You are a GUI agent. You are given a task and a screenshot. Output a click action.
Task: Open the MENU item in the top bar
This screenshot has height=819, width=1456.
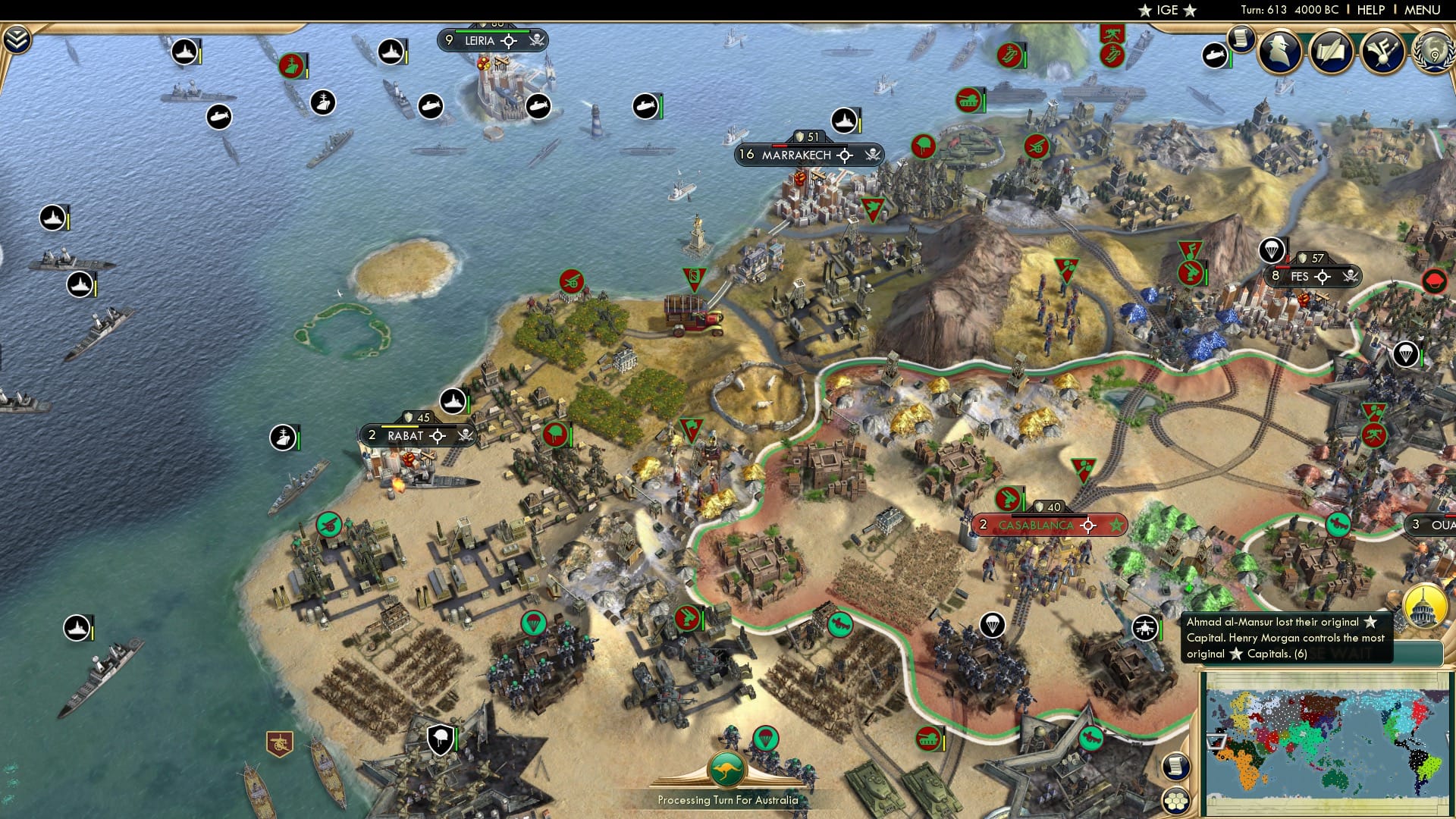[x=1422, y=9]
